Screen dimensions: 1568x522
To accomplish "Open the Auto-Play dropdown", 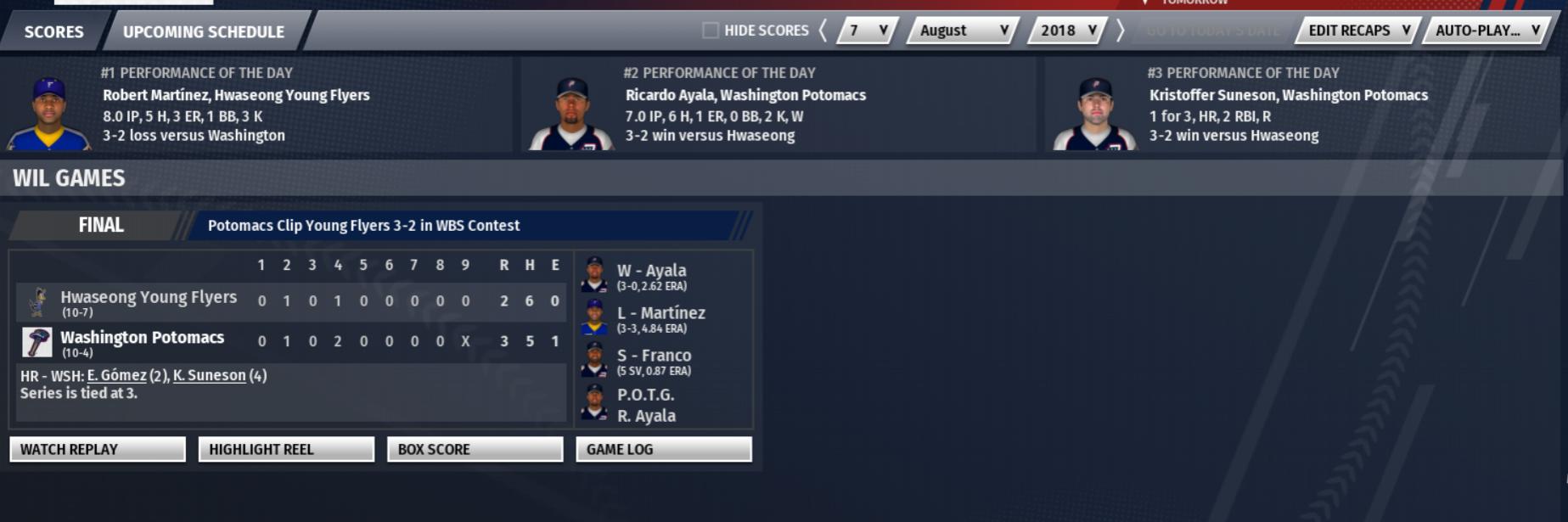I will (1487, 31).
